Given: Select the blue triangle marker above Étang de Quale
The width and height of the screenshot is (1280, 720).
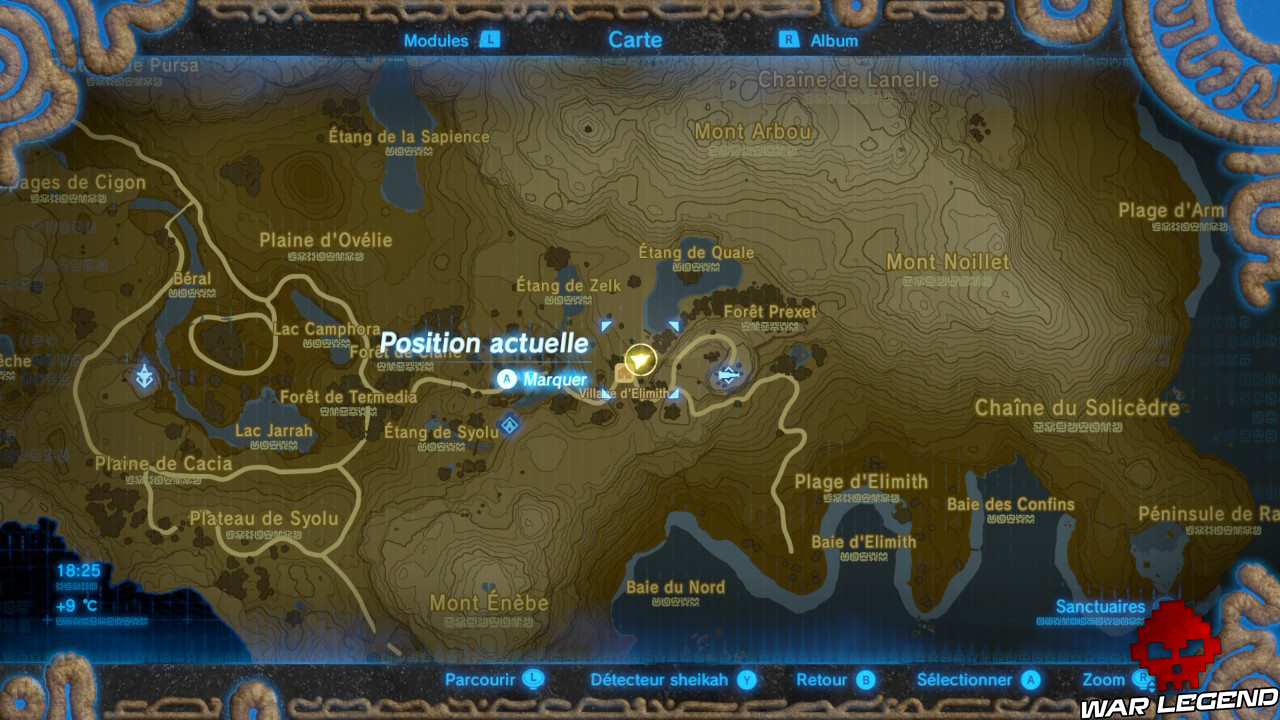Looking at the screenshot, I should click(x=674, y=325).
